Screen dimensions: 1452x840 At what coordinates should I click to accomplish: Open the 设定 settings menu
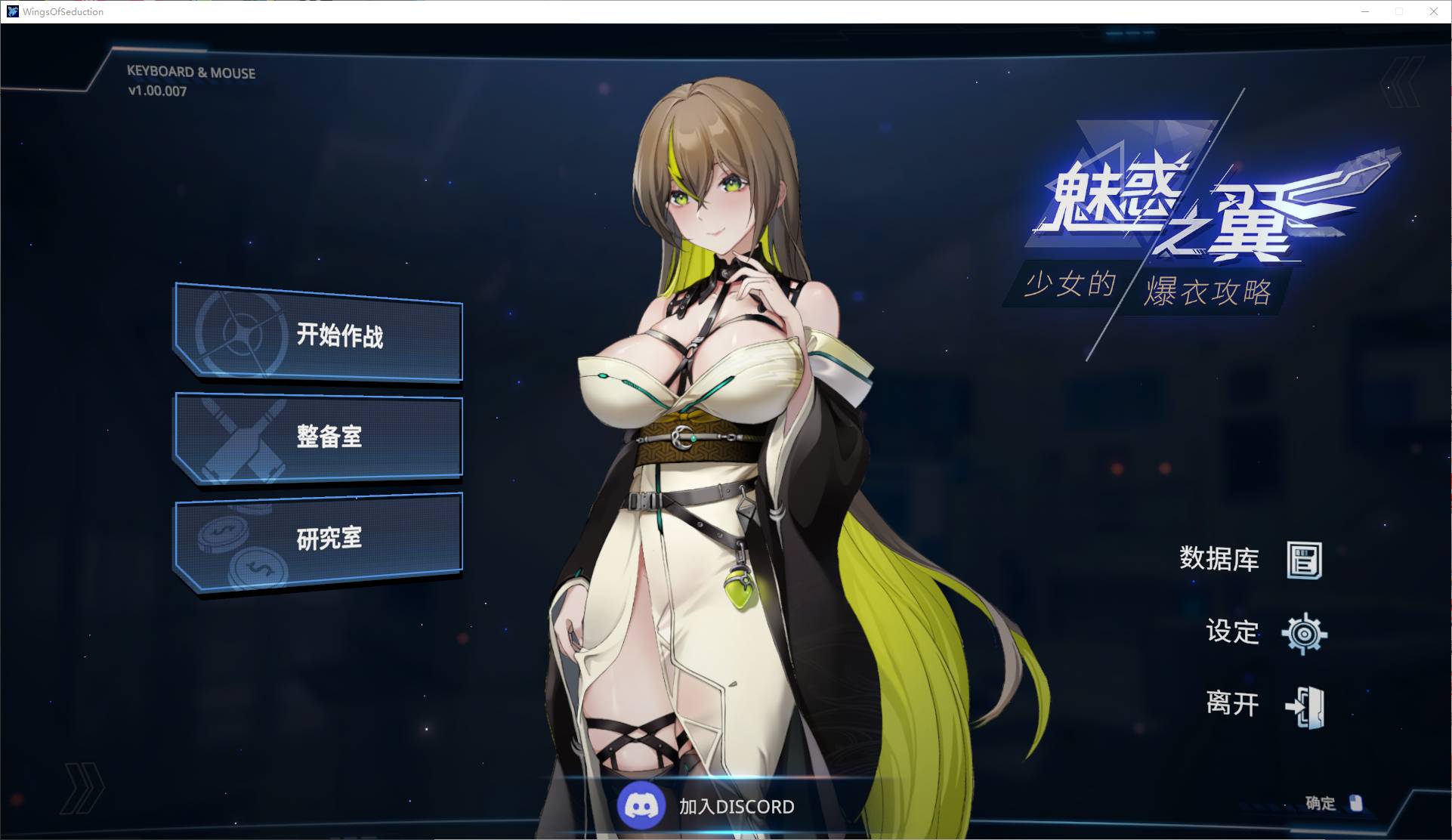click(1265, 632)
